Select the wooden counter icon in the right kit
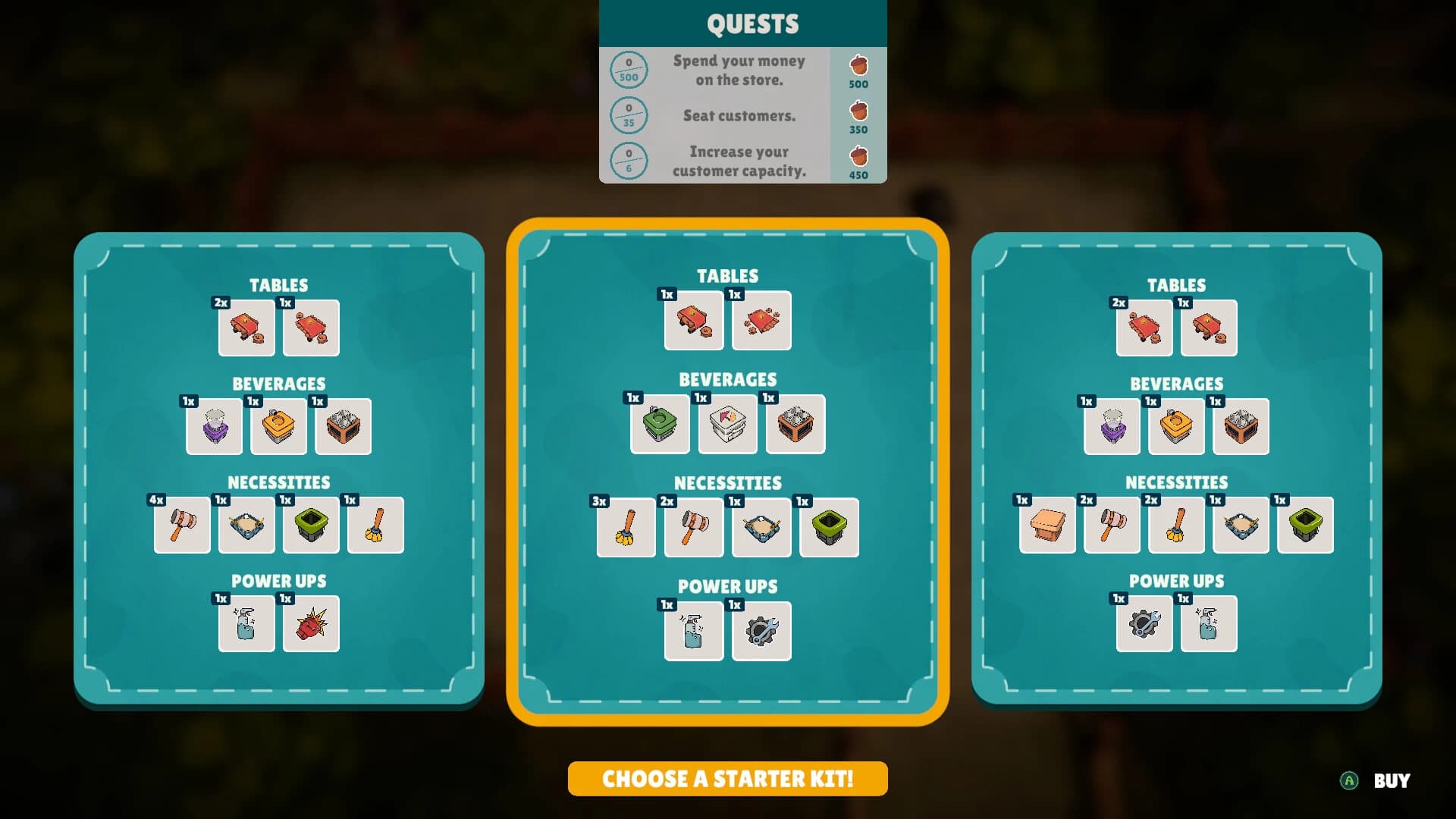This screenshot has width=1456, height=819. (1047, 526)
